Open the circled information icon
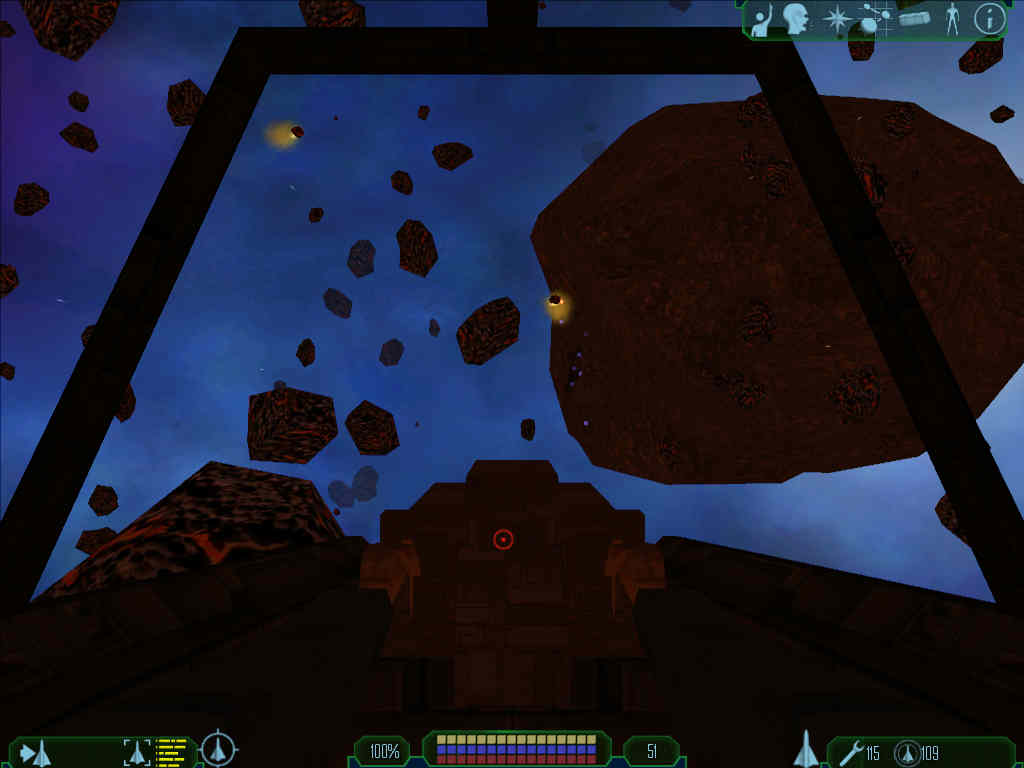 coord(989,19)
